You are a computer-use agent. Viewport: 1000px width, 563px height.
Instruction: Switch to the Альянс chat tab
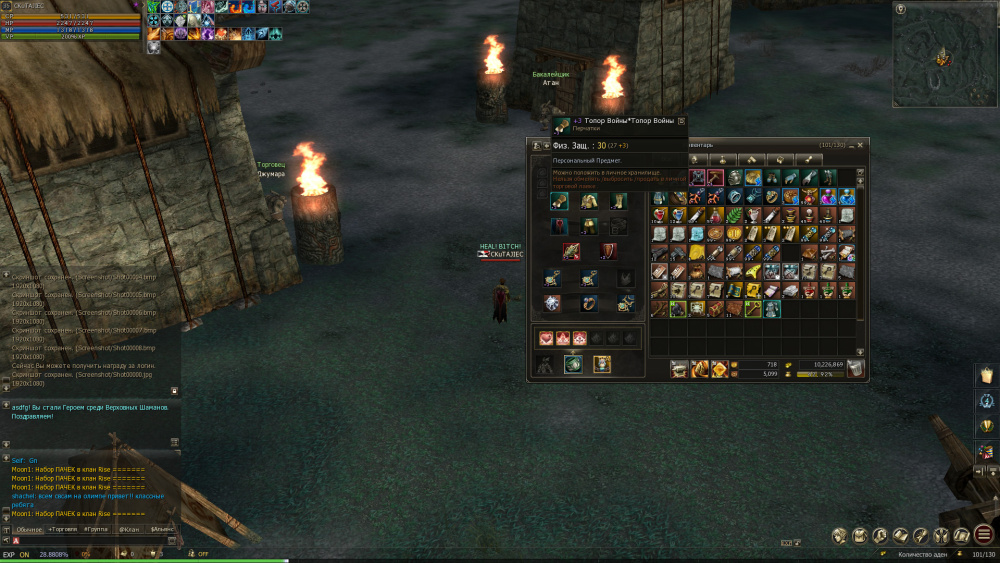[x=162, y=529]
